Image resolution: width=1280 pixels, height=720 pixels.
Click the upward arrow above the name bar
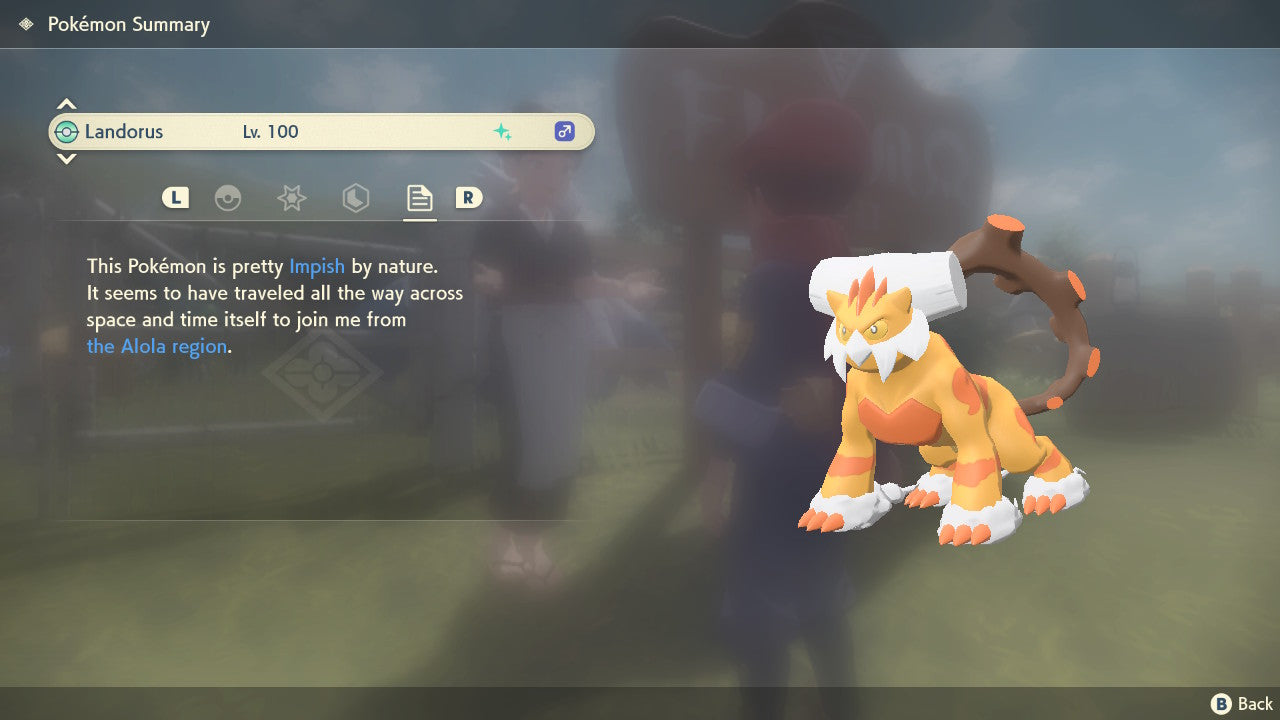[66, 103]
